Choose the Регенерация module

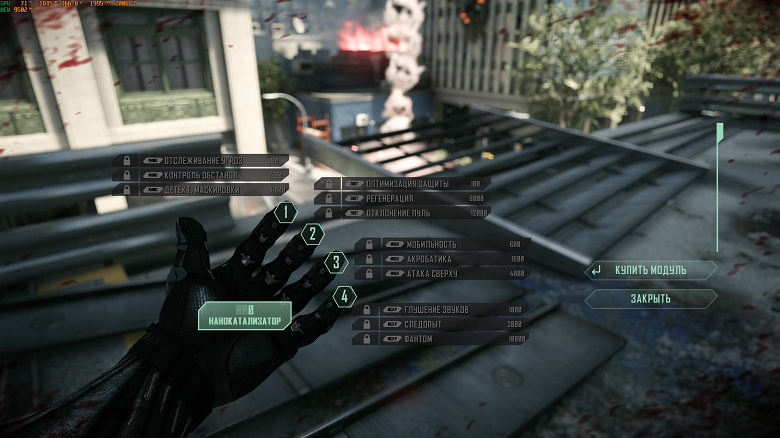[x=402, y=198]
